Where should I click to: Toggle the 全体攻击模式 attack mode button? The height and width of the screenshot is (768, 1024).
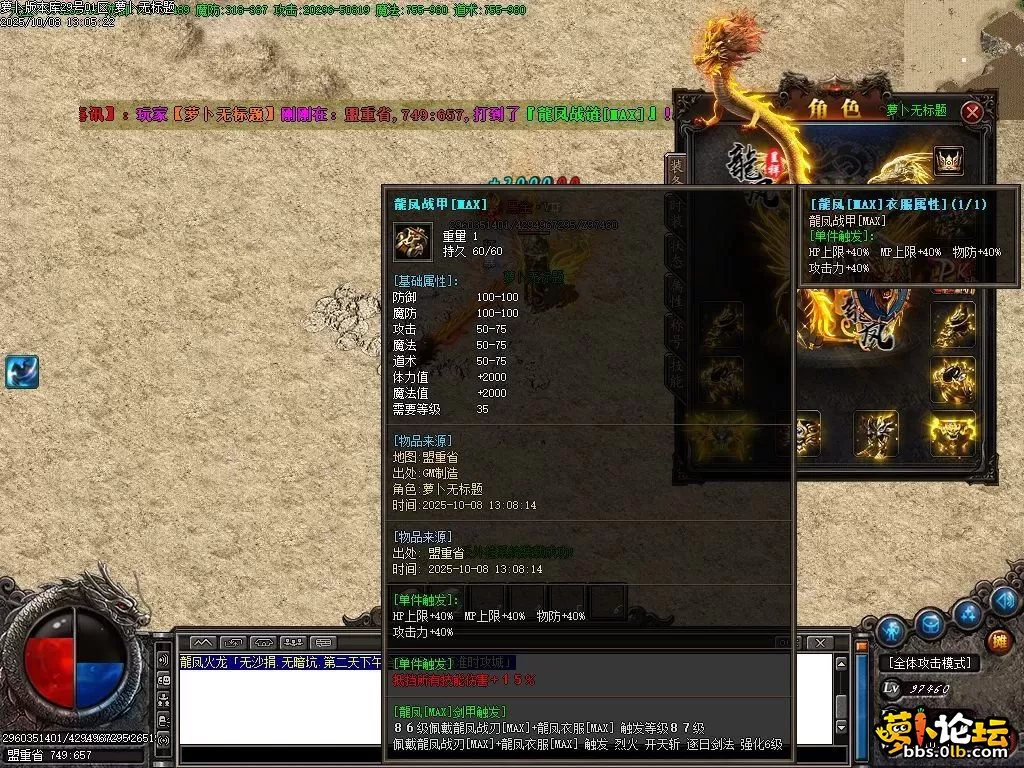click(929, 663)
